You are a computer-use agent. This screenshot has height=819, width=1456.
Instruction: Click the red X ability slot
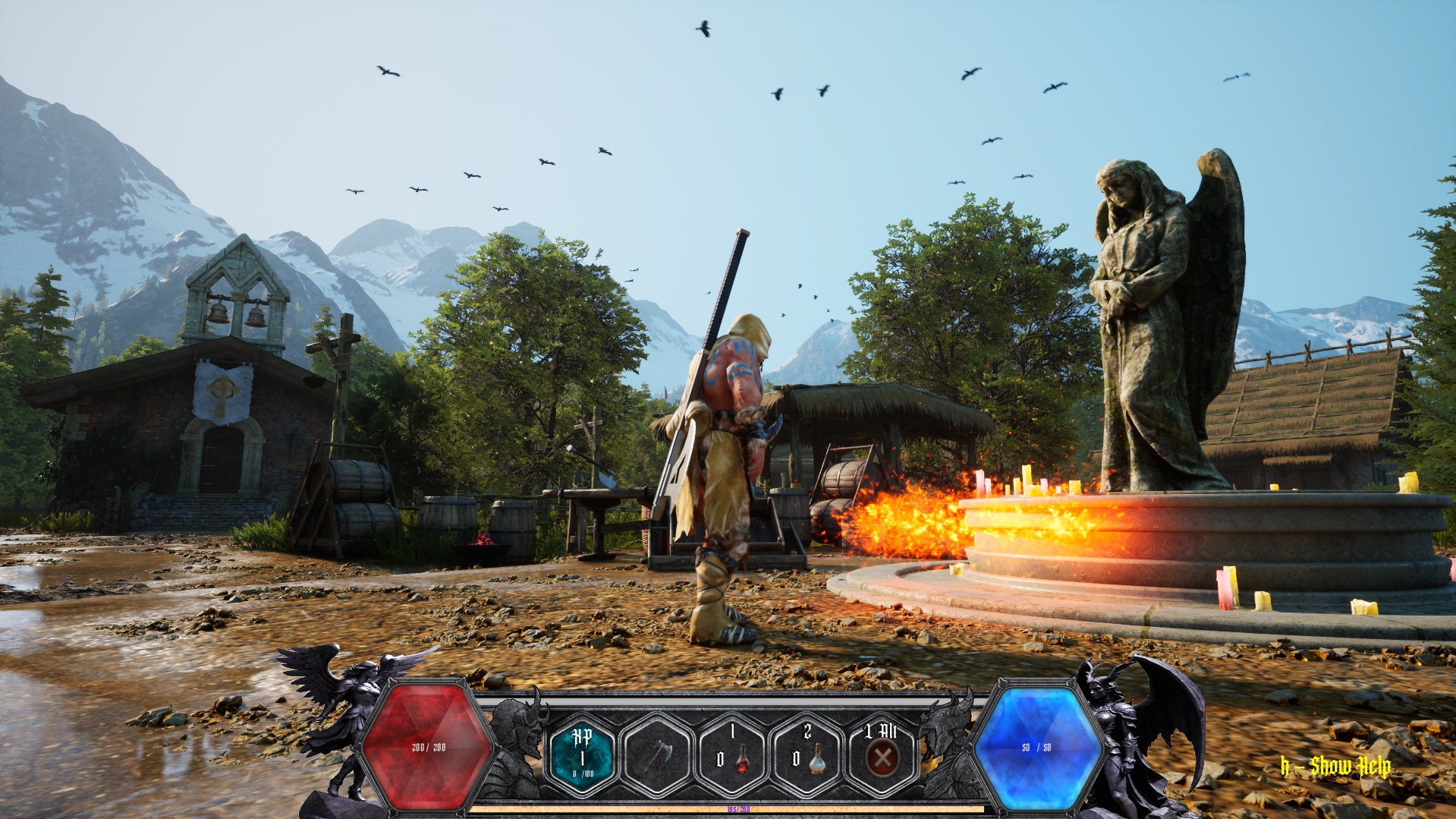(x=882, y=756)
